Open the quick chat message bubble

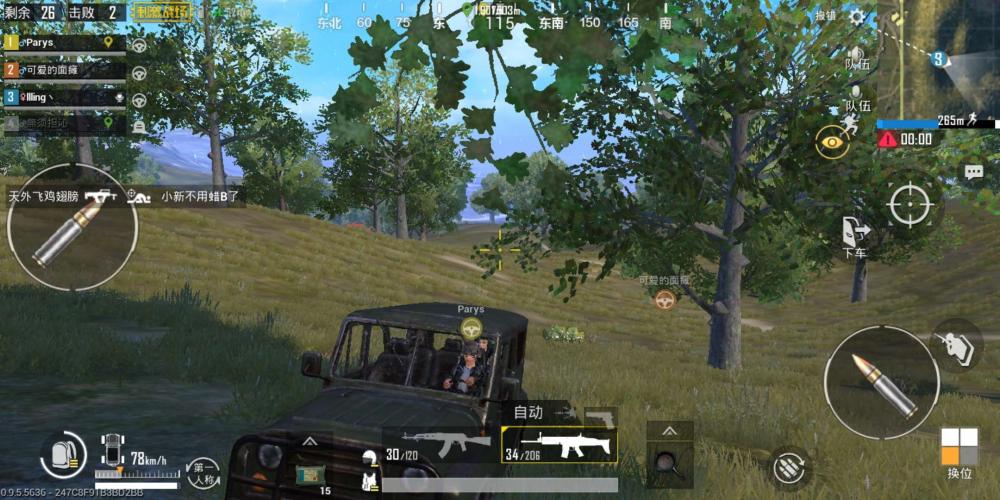point(973,172)
